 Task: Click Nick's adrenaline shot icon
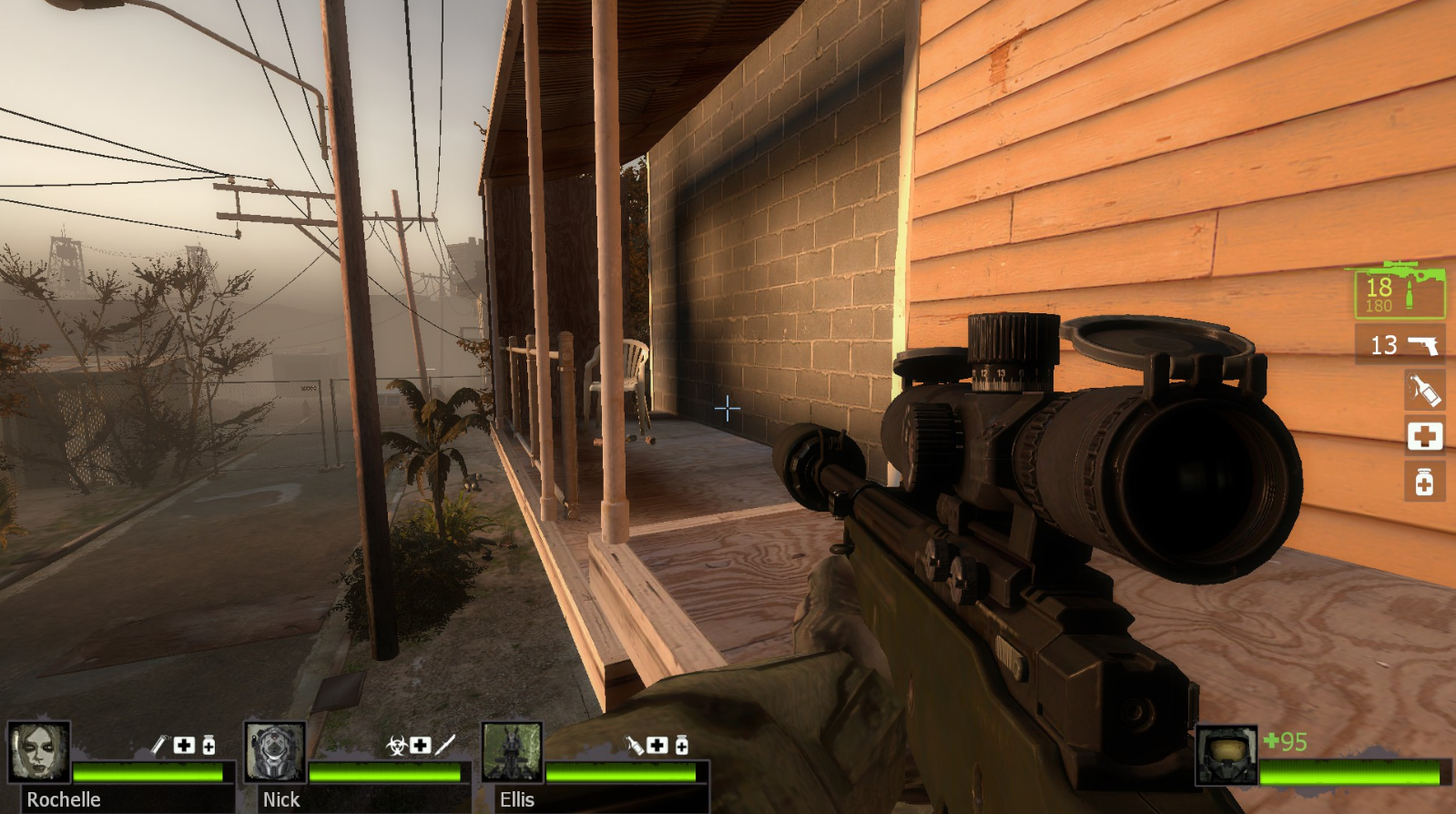445,746
